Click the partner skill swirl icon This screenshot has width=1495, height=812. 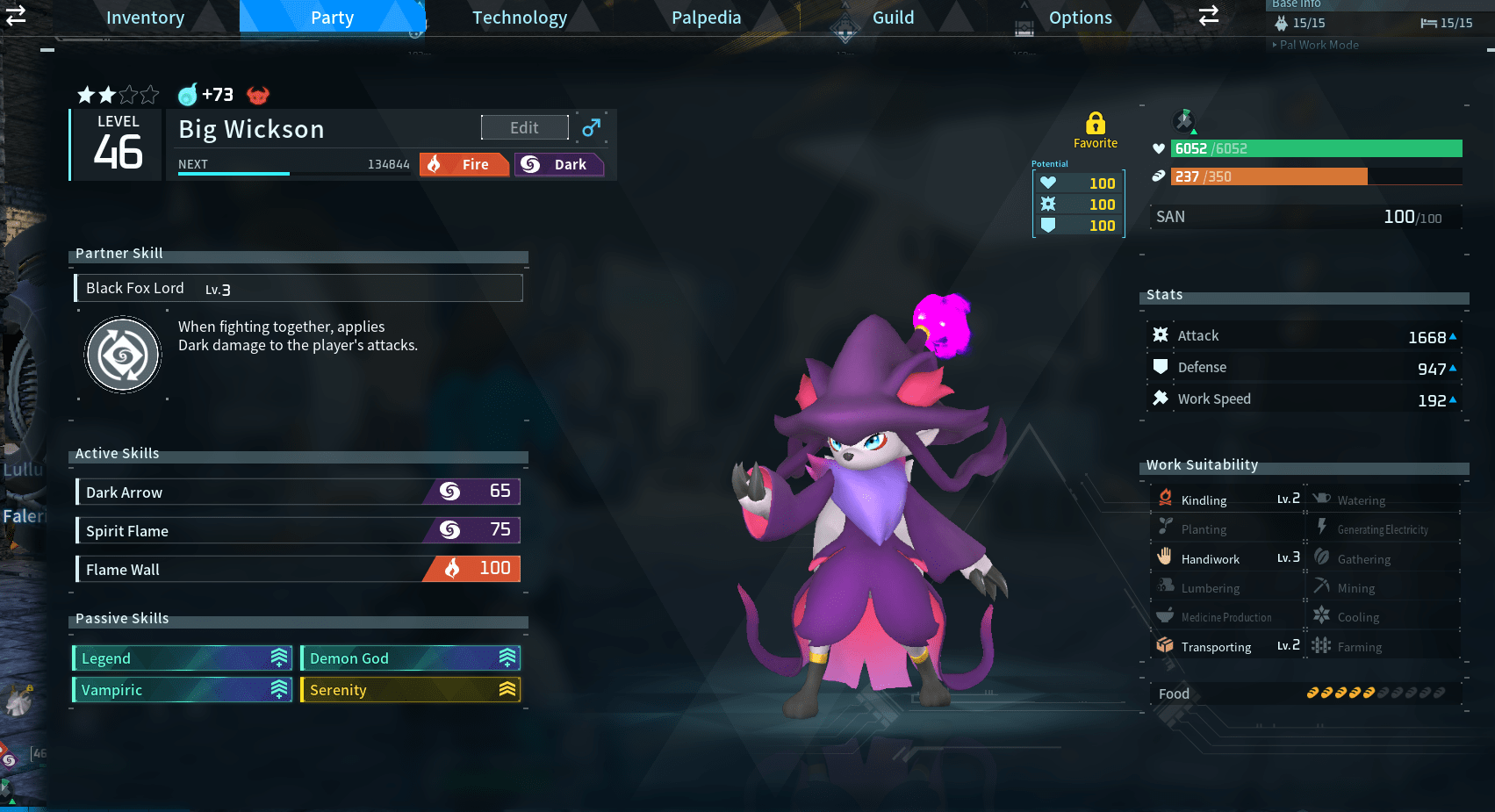123,355
